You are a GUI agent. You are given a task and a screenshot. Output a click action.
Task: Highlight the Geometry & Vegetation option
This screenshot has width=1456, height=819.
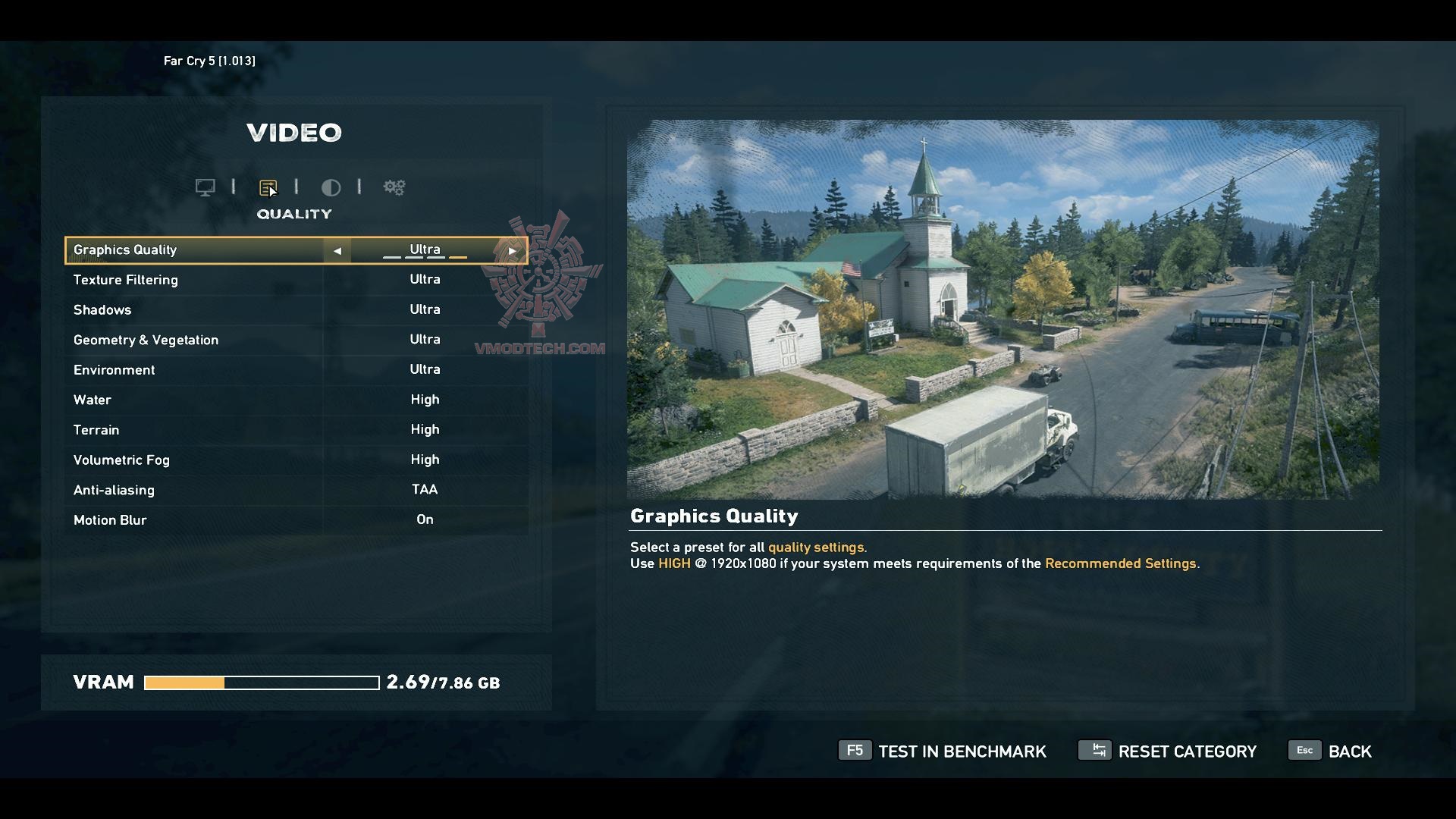pyautogui.click(x=296, y=340)
